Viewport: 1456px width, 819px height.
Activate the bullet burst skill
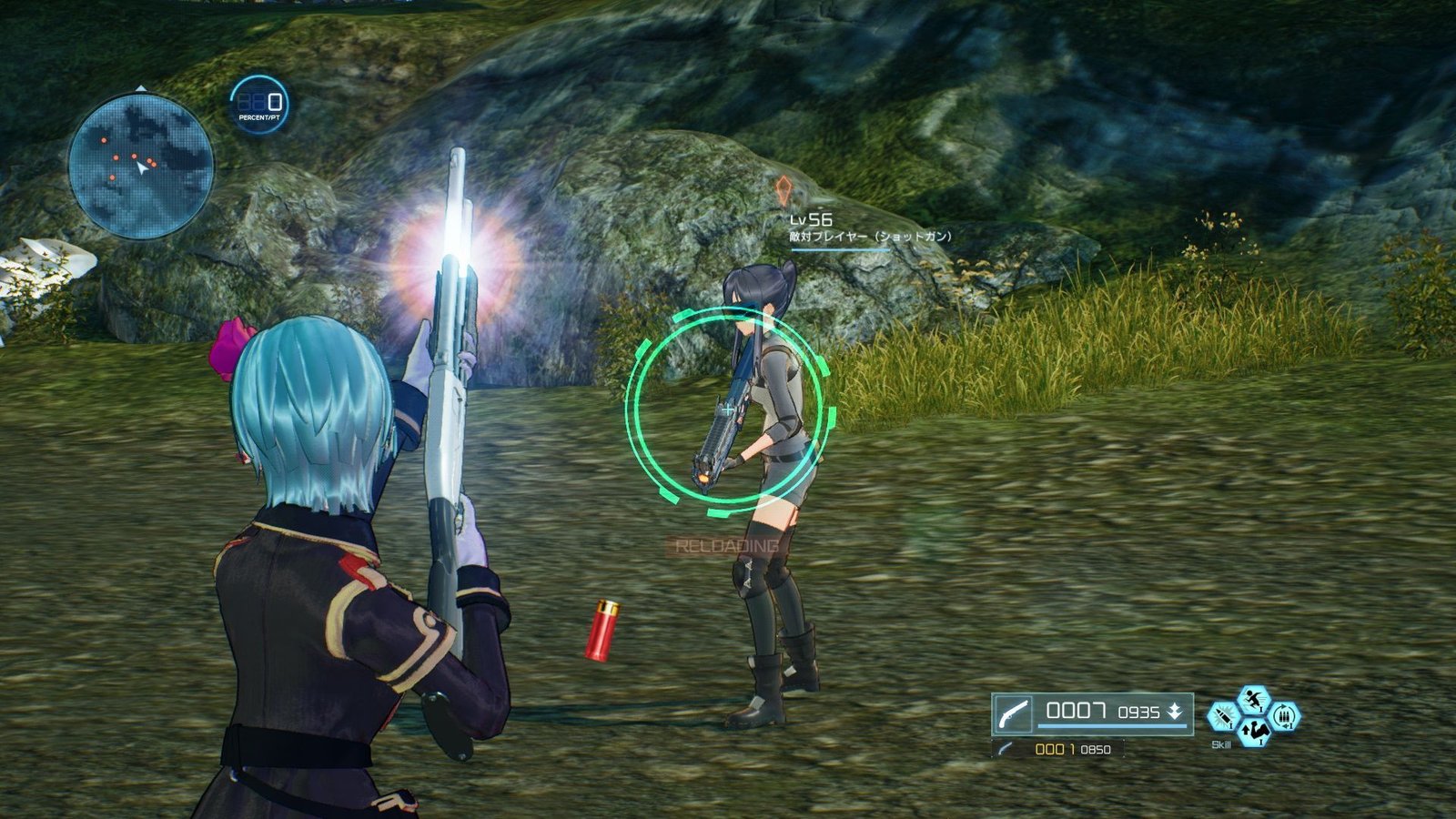[x=1222, y=717]
